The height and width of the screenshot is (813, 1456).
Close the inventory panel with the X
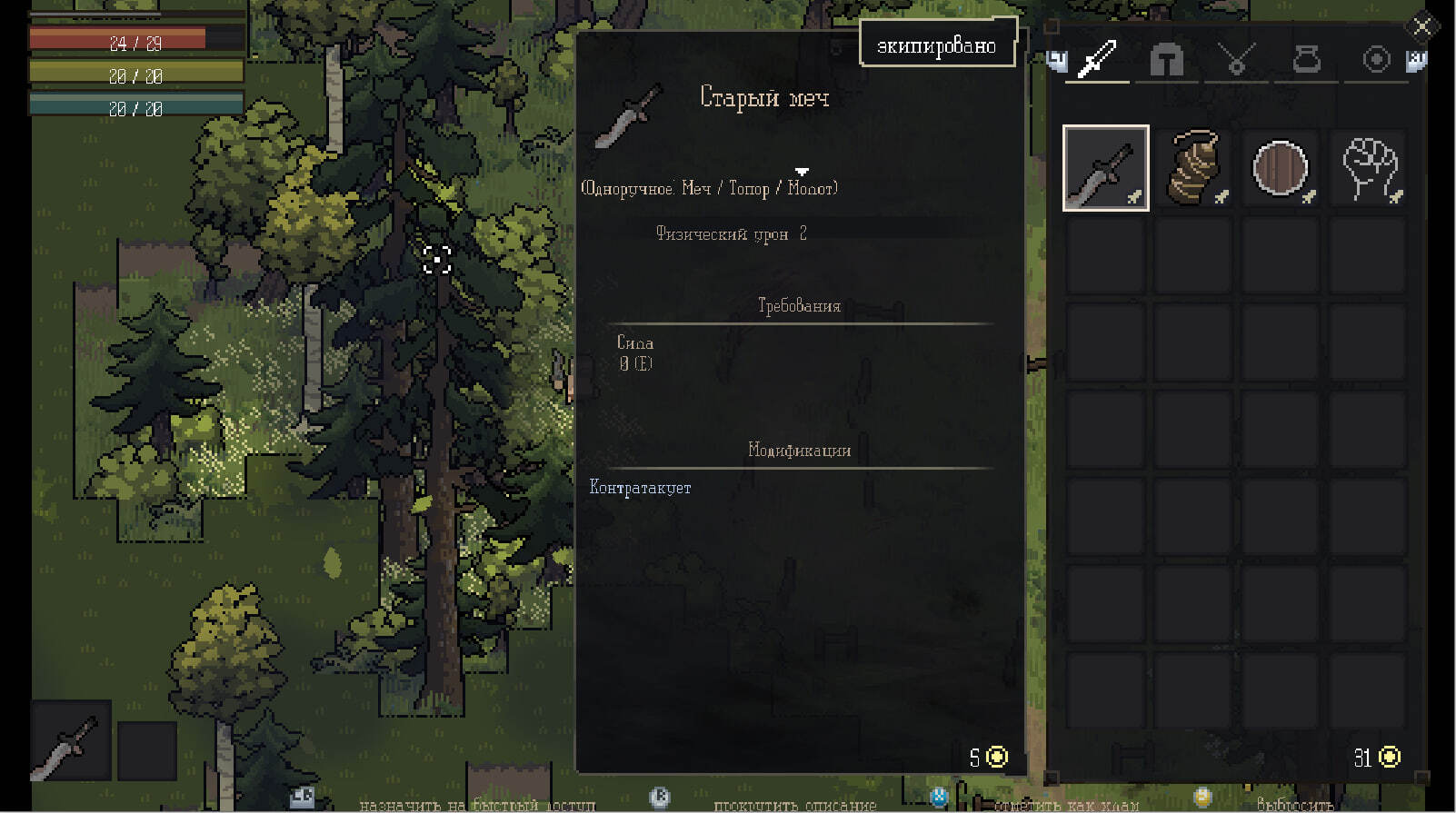click(1422, 26)
